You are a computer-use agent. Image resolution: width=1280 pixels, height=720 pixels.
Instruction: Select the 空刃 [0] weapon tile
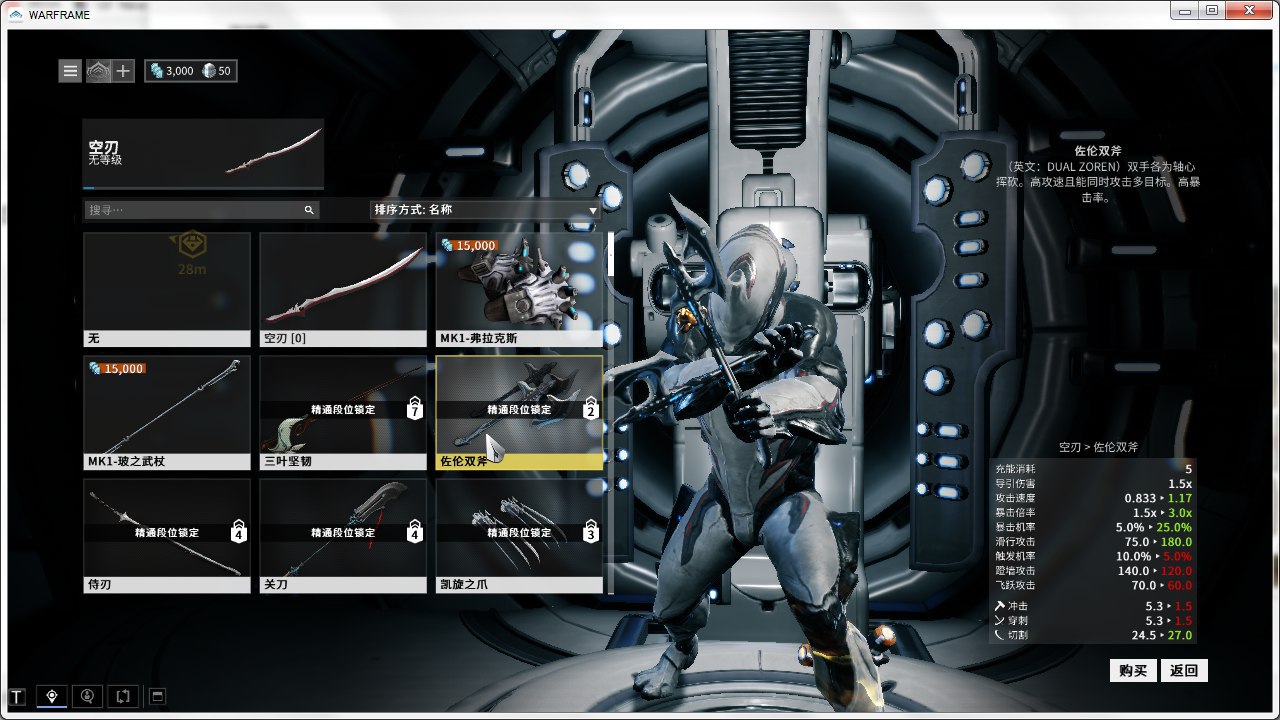point(343,289)
